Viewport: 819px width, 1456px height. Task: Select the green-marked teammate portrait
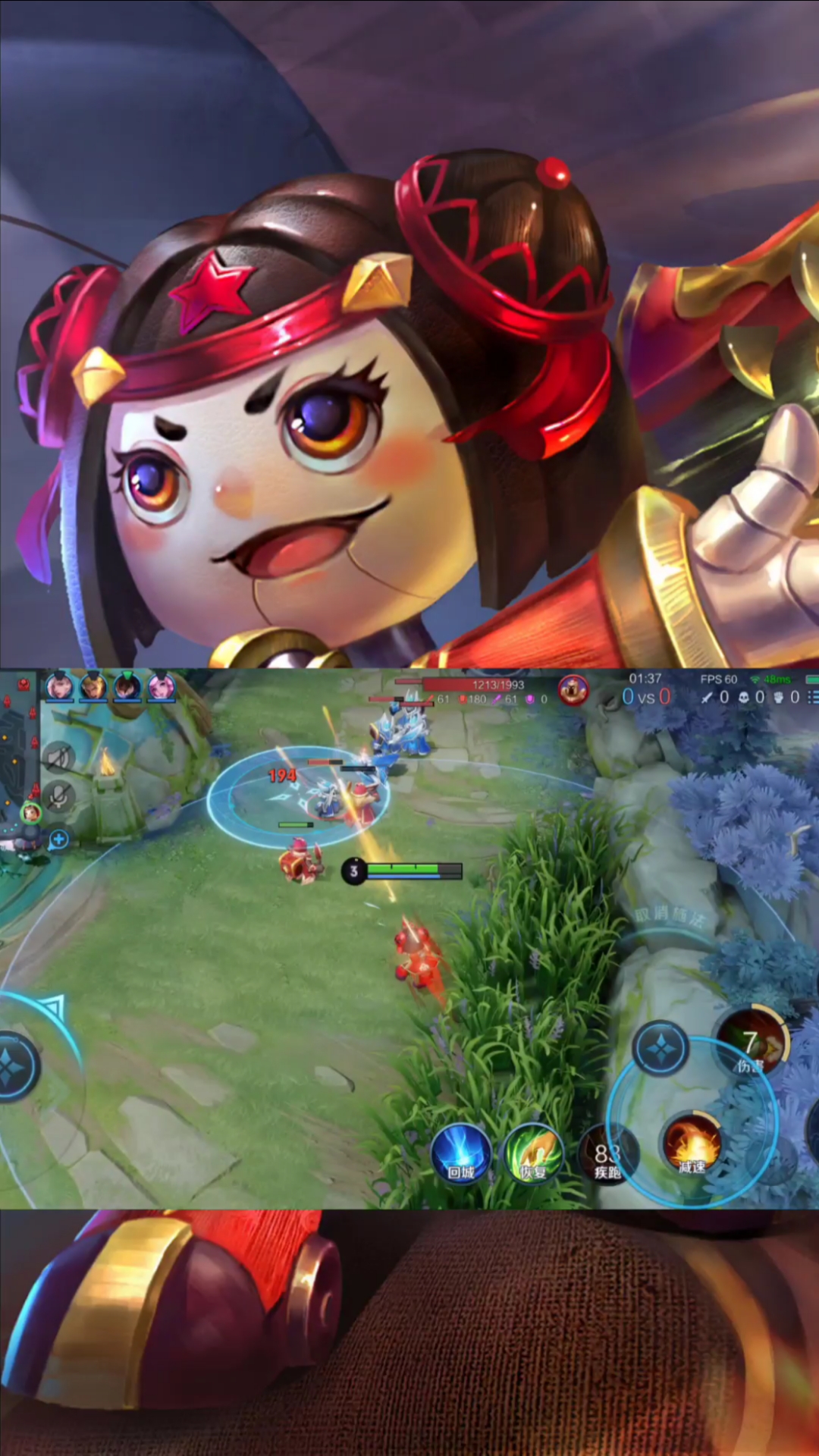coord(127,686)
